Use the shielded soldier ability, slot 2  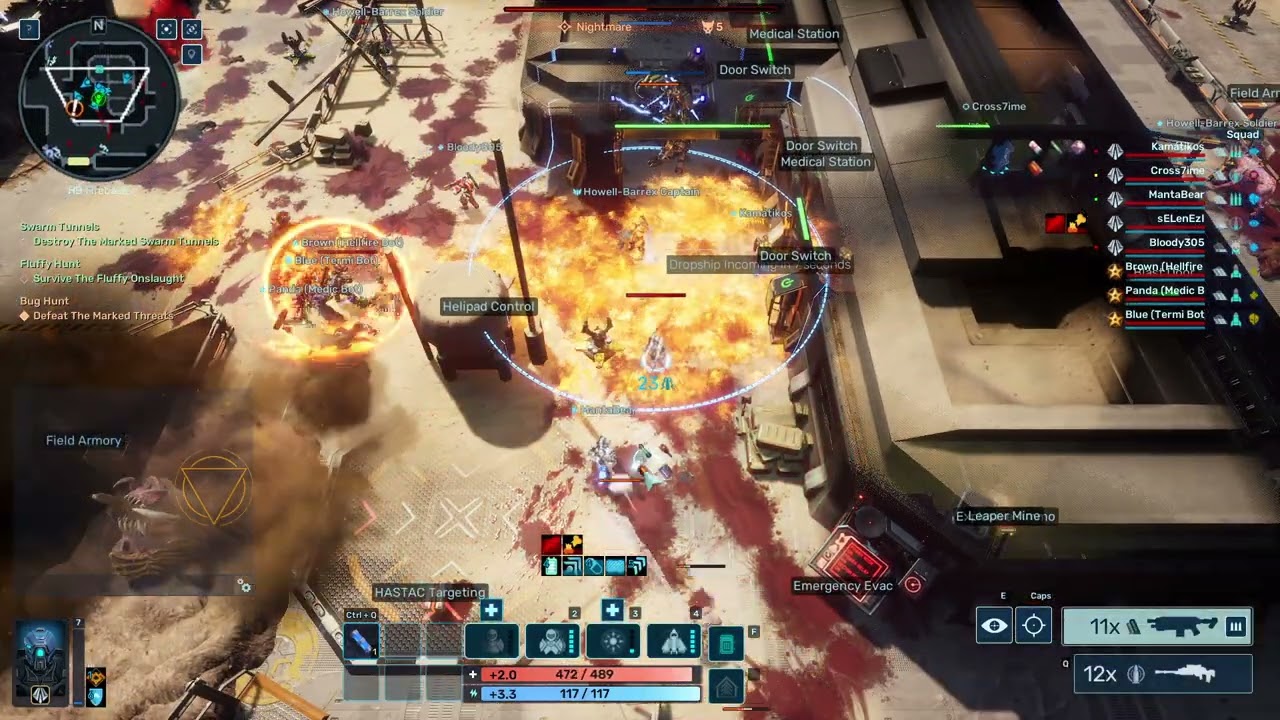[553, 642]
